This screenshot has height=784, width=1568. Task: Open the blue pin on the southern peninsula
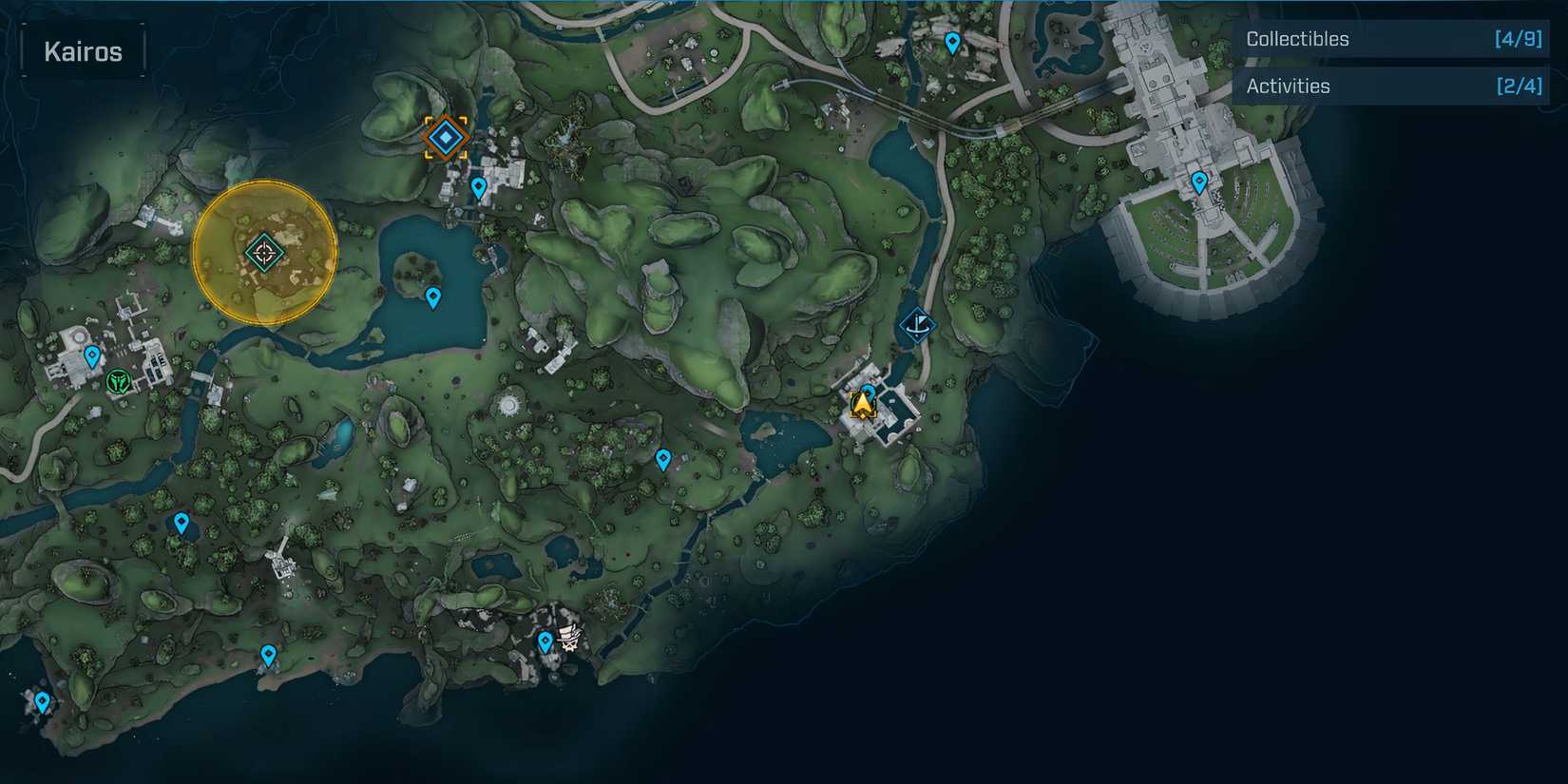click(269, 655)
